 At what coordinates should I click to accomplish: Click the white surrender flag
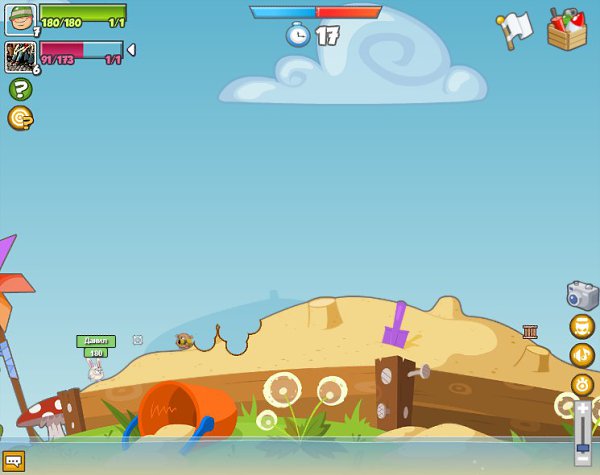coord(515,29)
